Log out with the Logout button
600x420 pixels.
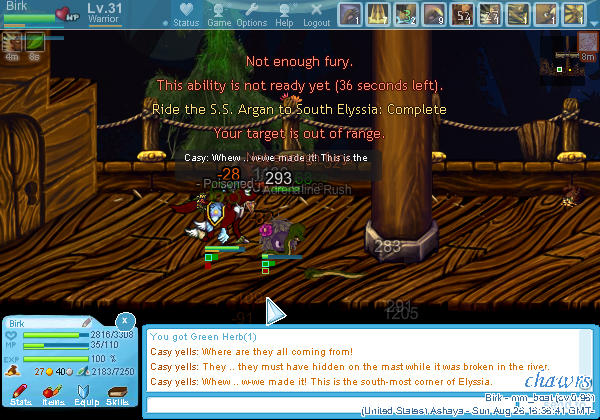click(316, 15)
